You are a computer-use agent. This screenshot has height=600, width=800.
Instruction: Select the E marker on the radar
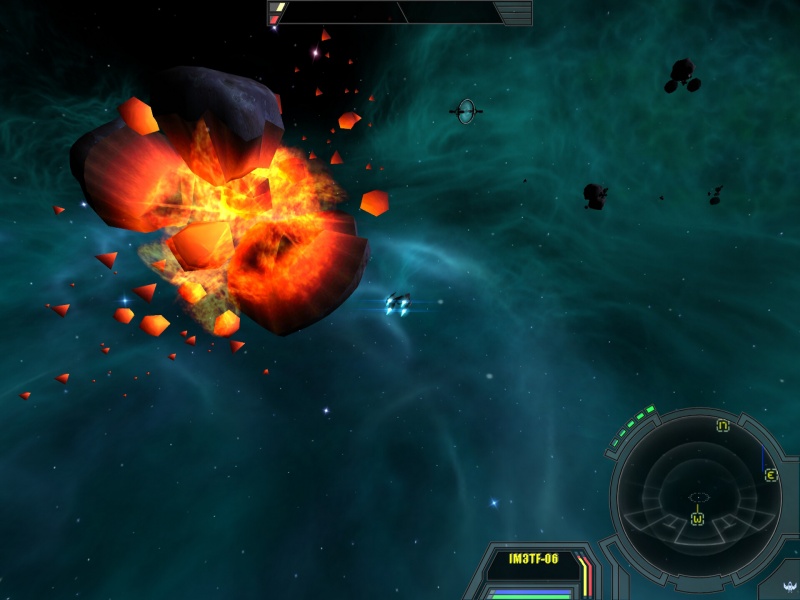pyautogui.click(x=771, y=475)
